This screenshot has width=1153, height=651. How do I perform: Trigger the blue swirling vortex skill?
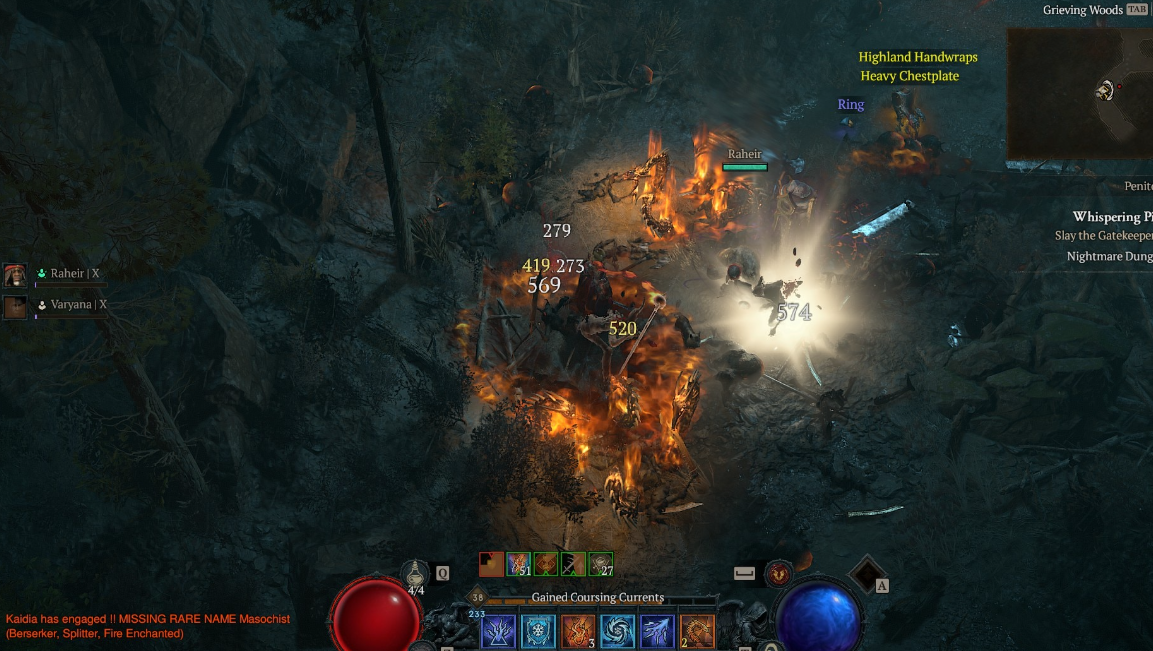click(618, 632)
